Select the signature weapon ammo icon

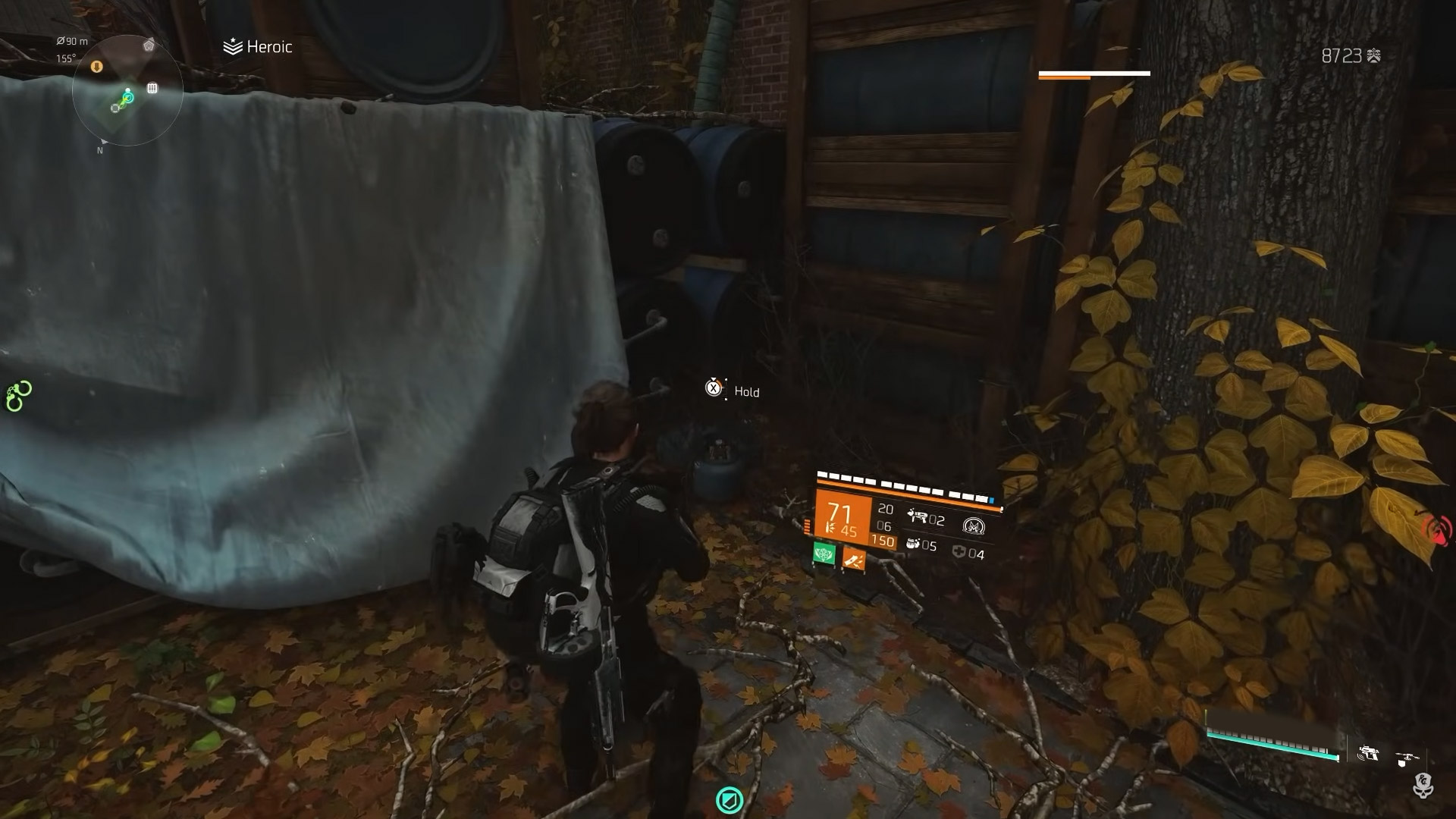918,517
